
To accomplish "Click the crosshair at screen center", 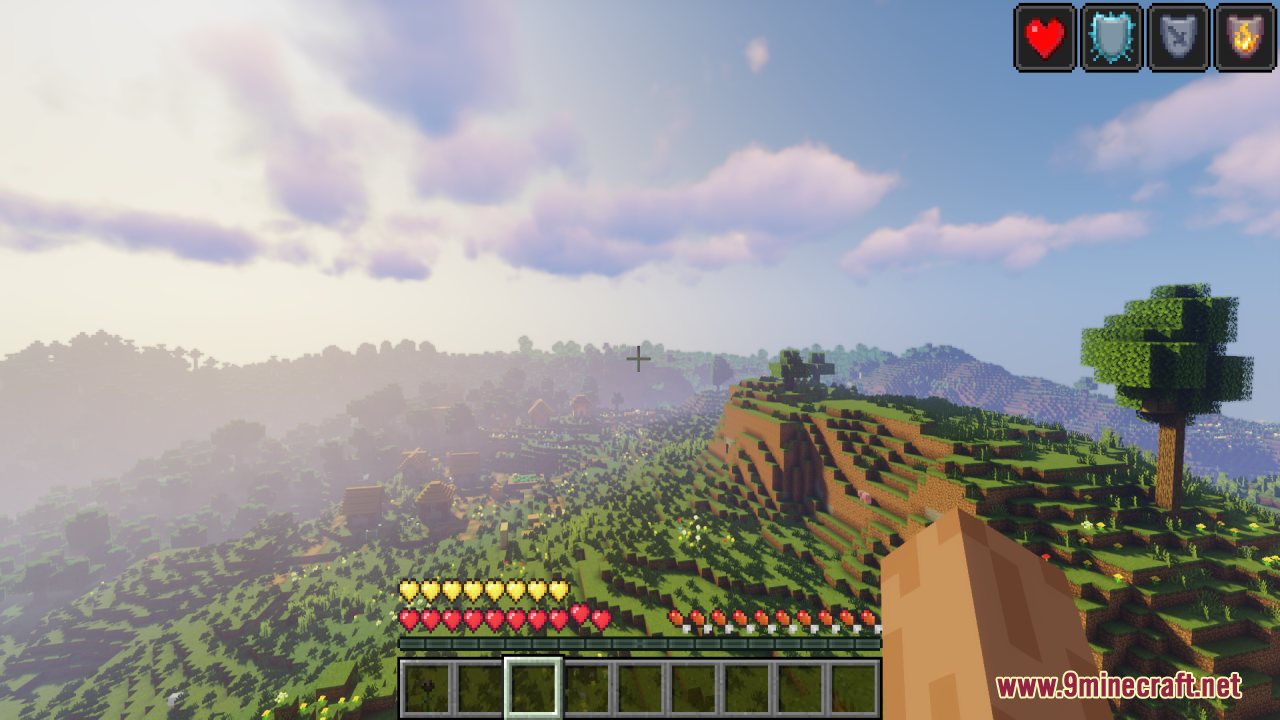I will pos(638,358).
